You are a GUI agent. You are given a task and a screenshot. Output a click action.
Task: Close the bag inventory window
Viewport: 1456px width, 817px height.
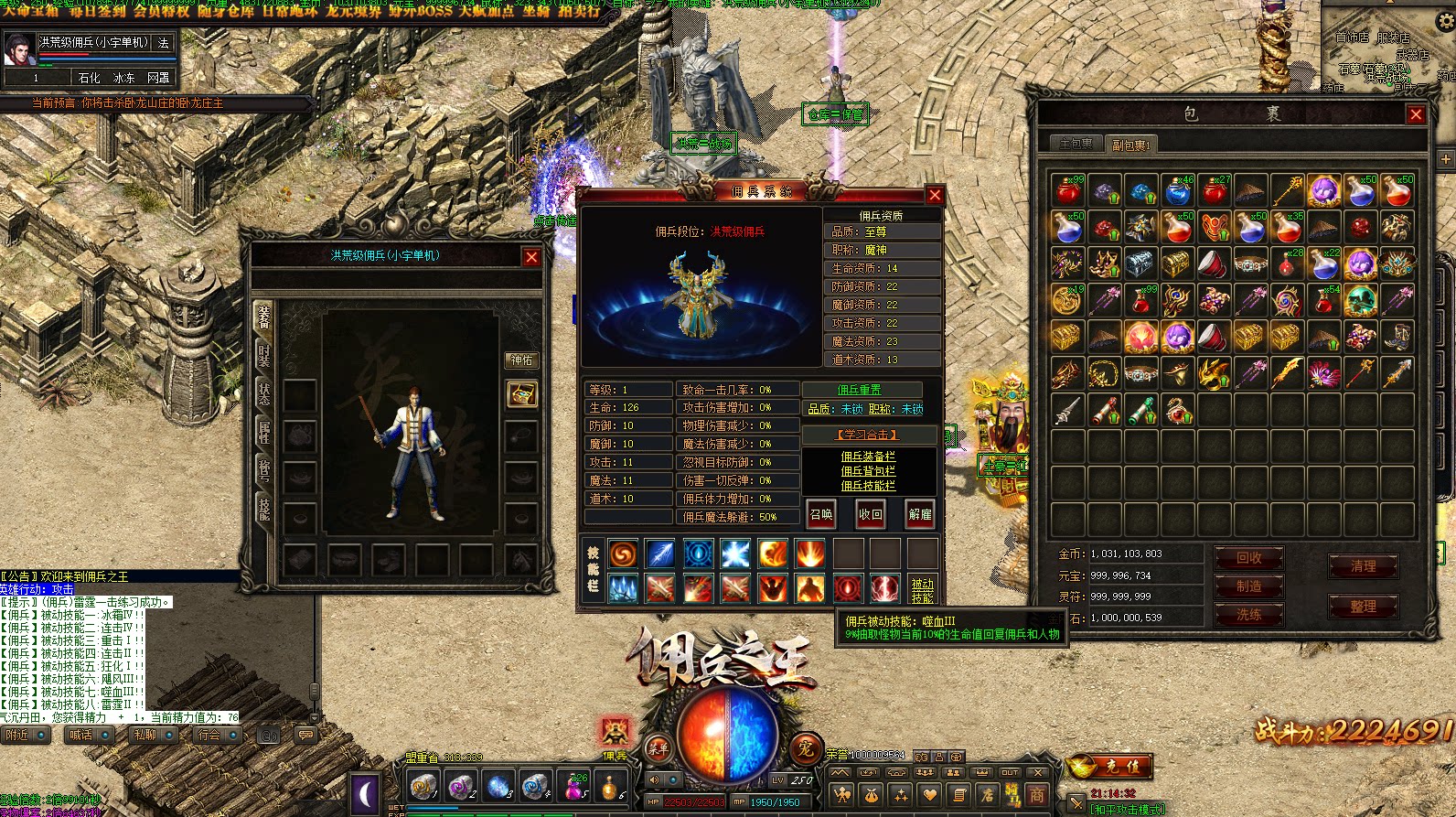tap(1416, 114)
